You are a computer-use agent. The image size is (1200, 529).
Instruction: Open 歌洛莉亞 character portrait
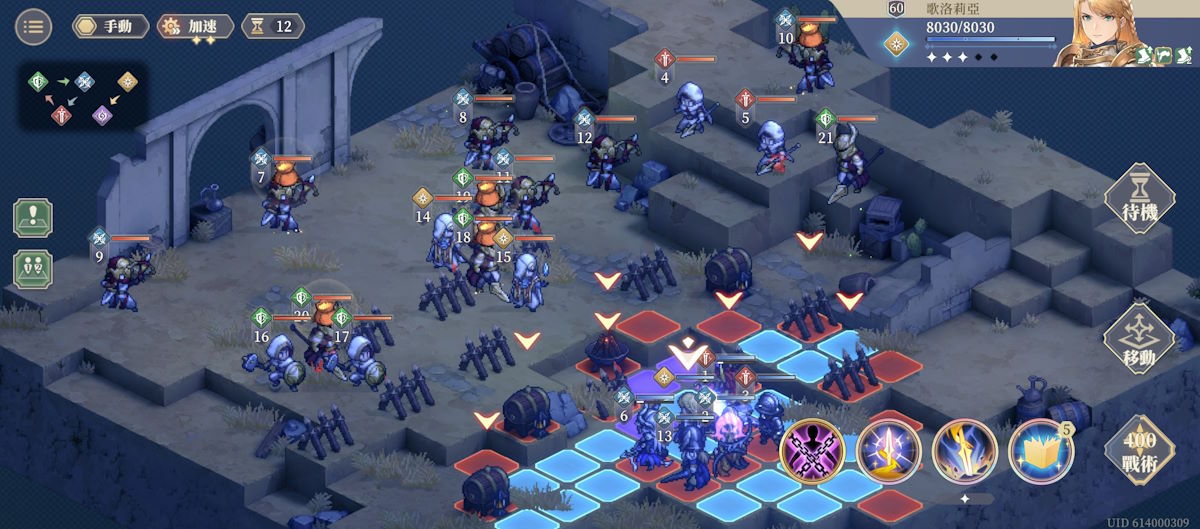tap(1108, 32)
